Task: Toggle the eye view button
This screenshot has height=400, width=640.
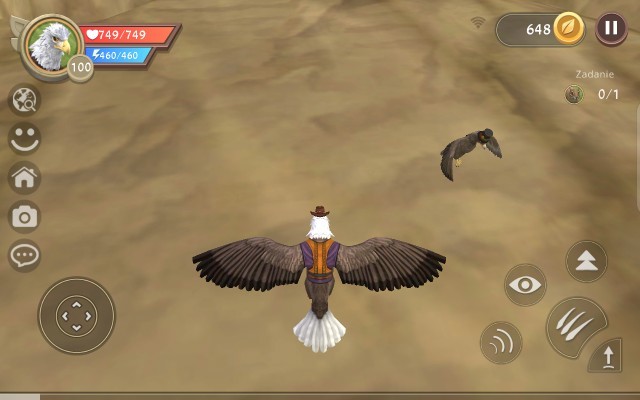Action: pos(525,284)
